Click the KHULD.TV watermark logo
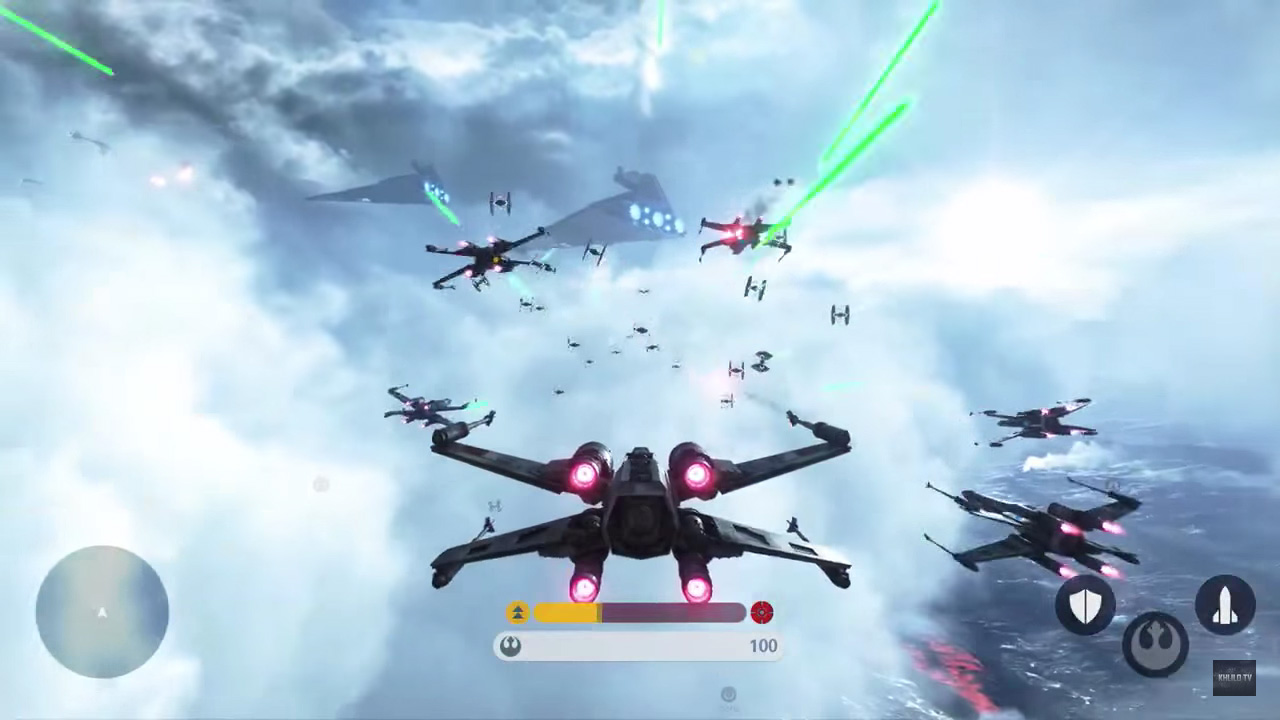This screenshot has width=1280, height=720. click(x=1233, y=676)
